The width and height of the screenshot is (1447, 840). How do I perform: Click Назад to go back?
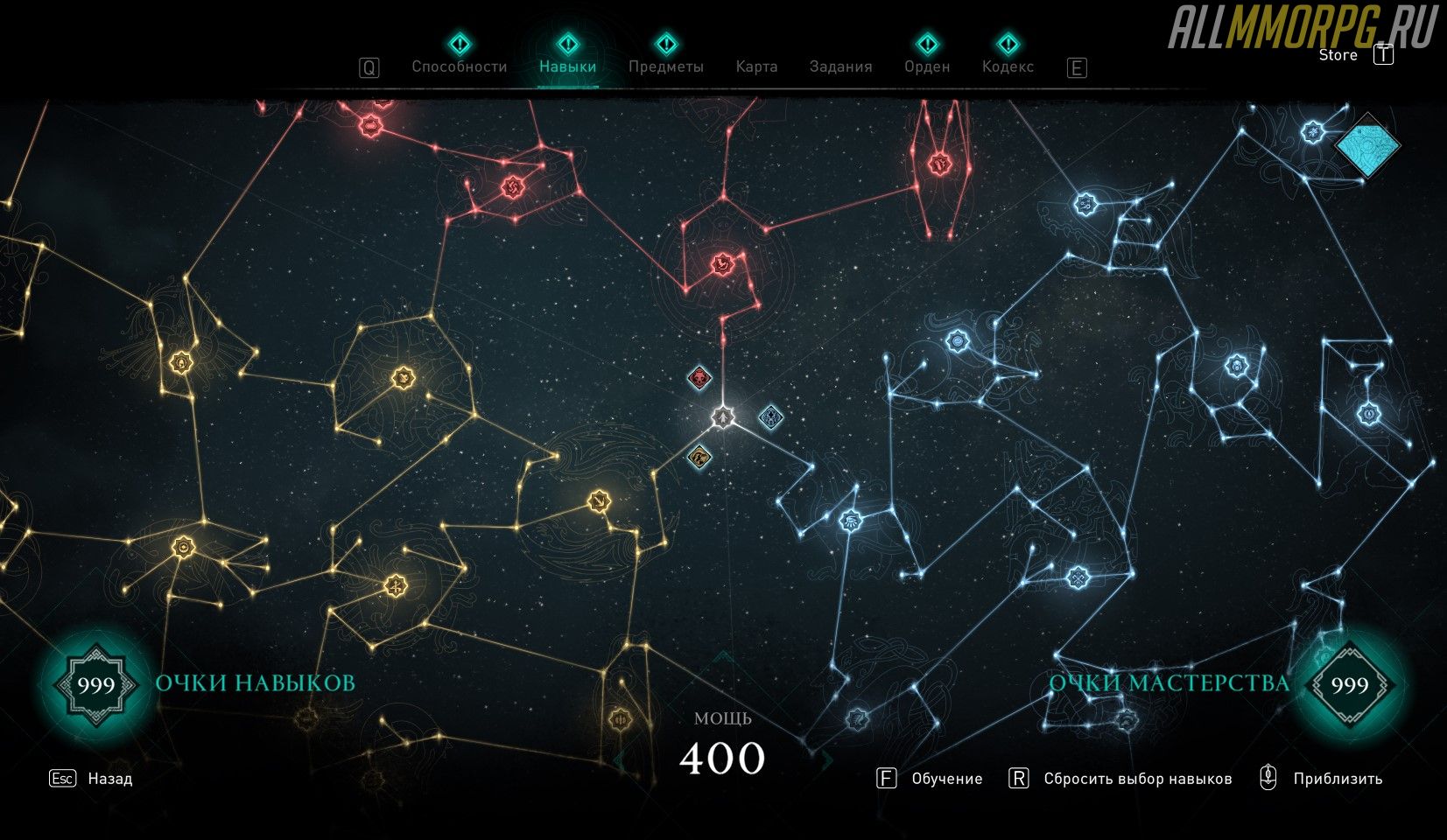point(109,779)
